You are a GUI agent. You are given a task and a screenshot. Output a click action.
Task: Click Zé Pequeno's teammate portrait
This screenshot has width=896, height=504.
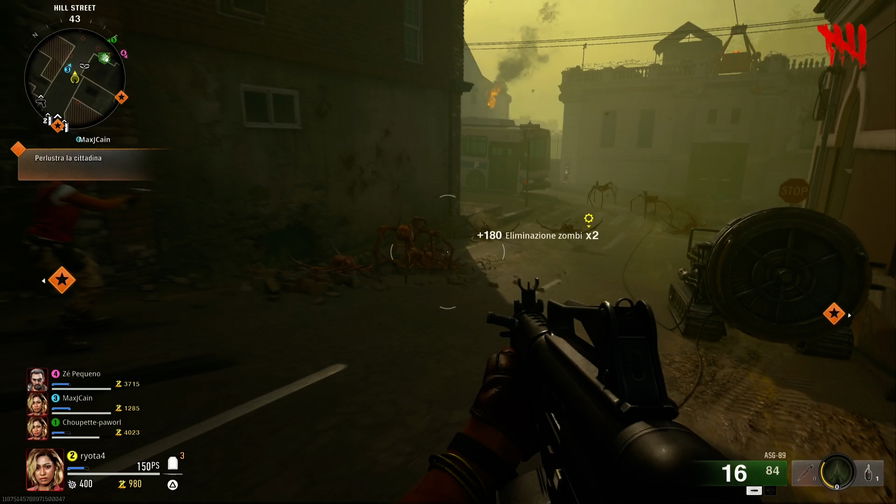pyautogui.click(x=36, y=378)
